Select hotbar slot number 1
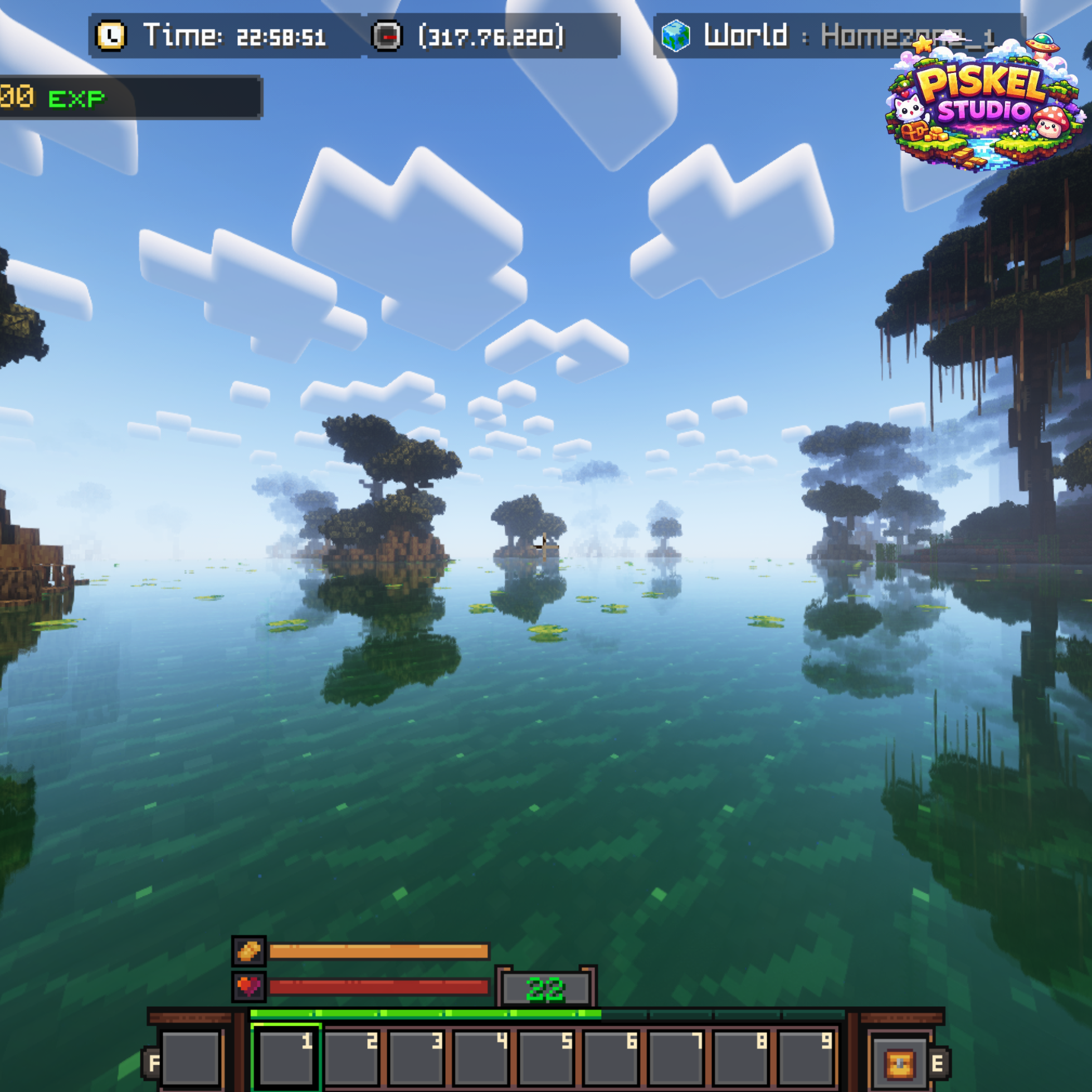This screenshot has width=1092, height=1092. (286, 1058)
